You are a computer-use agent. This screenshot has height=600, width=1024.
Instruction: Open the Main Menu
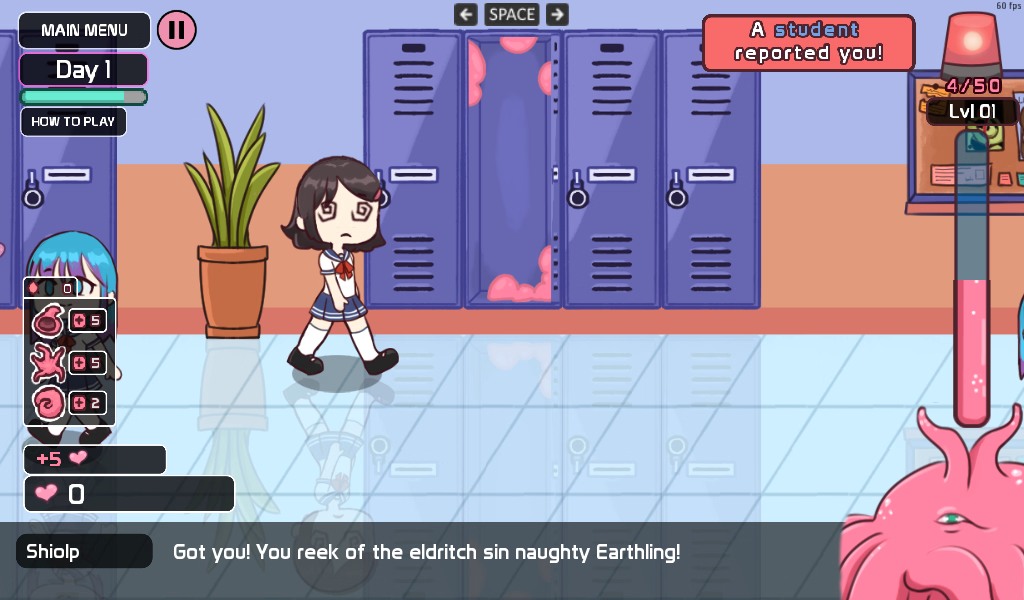pos(84,30)
